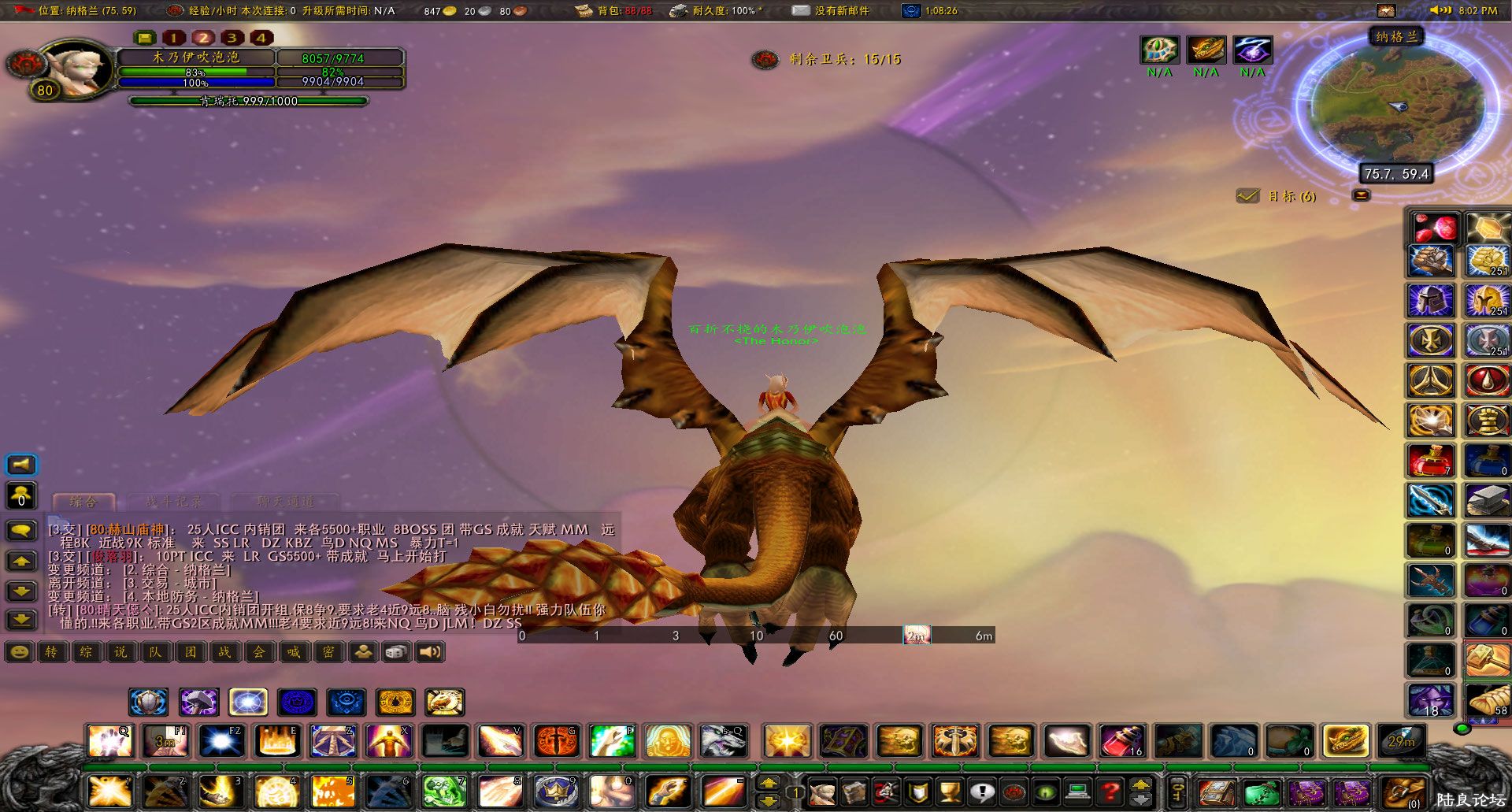Open the game main menu computer icon
The height and width of the screenshot is (812, 1512).
1076,792
